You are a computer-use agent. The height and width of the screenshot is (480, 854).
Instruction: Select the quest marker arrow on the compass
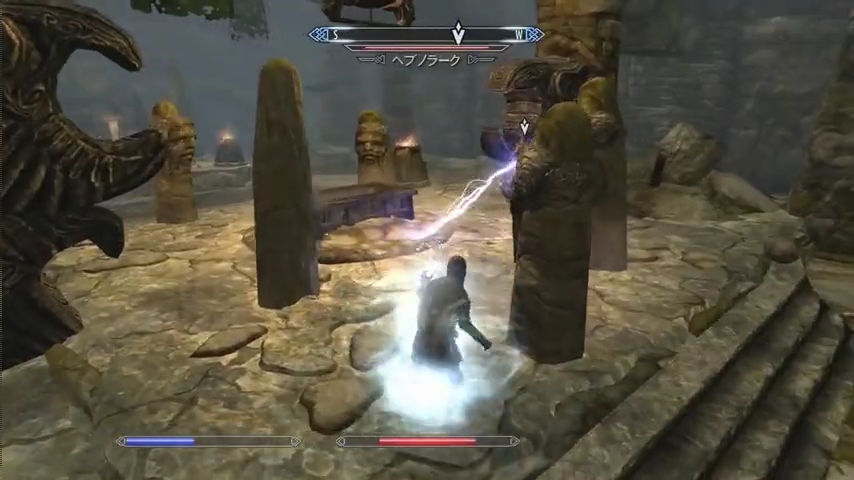(x=458, y=33)
